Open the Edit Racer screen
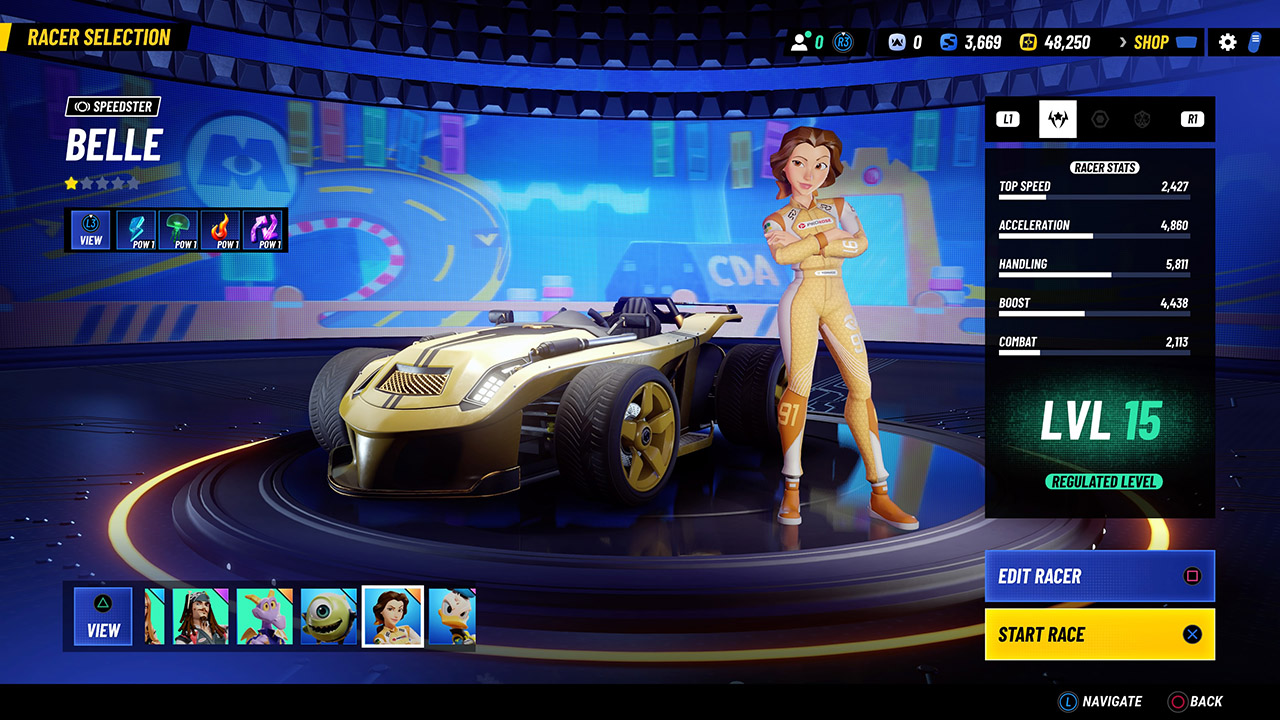The image size is (1280, 720). click(x=1099, y=576)
